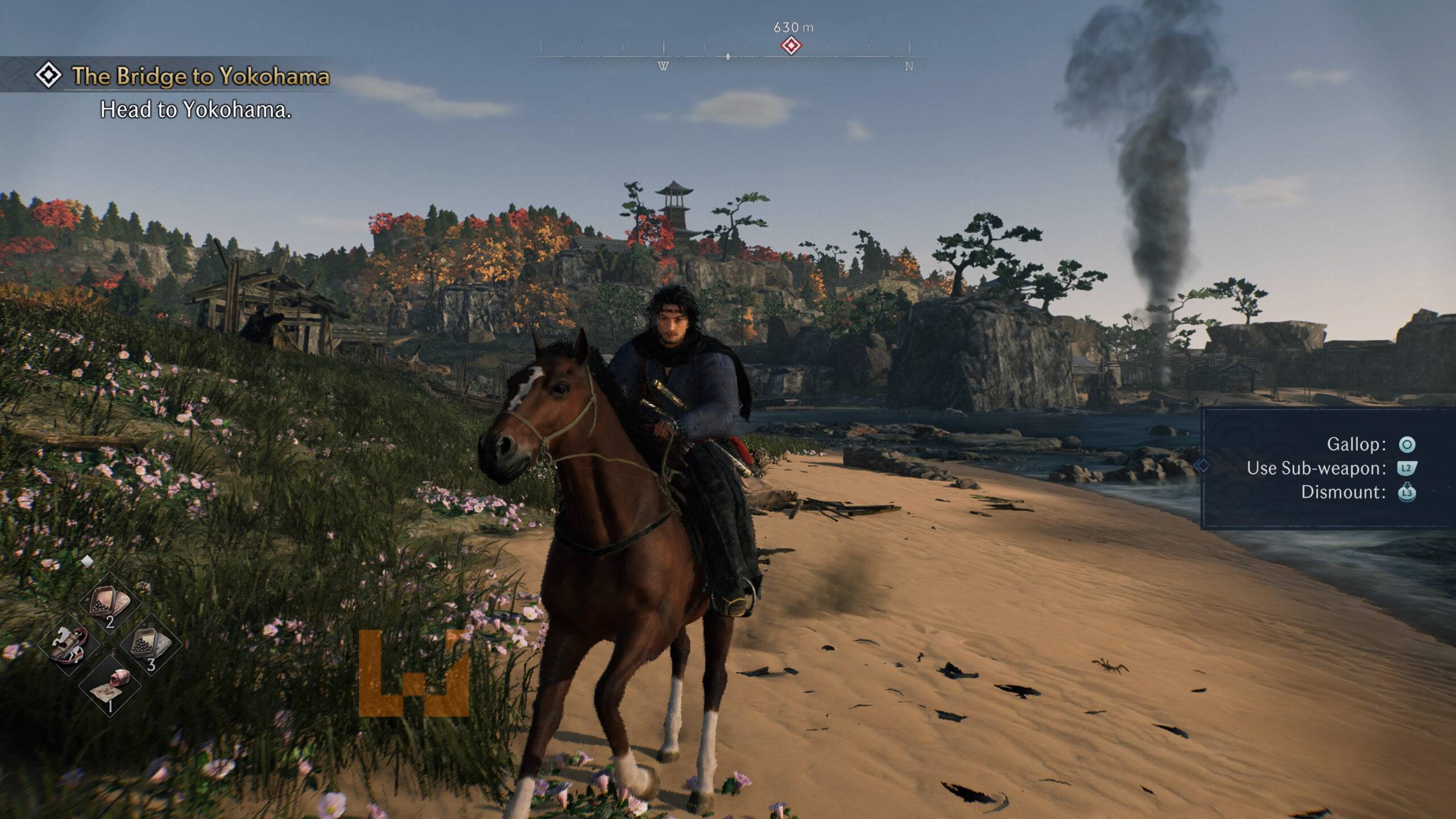Open The Bridge to Yokohama quest tracker
The height and width of the screenshot is (819, 1456).
tap(200, 76)
